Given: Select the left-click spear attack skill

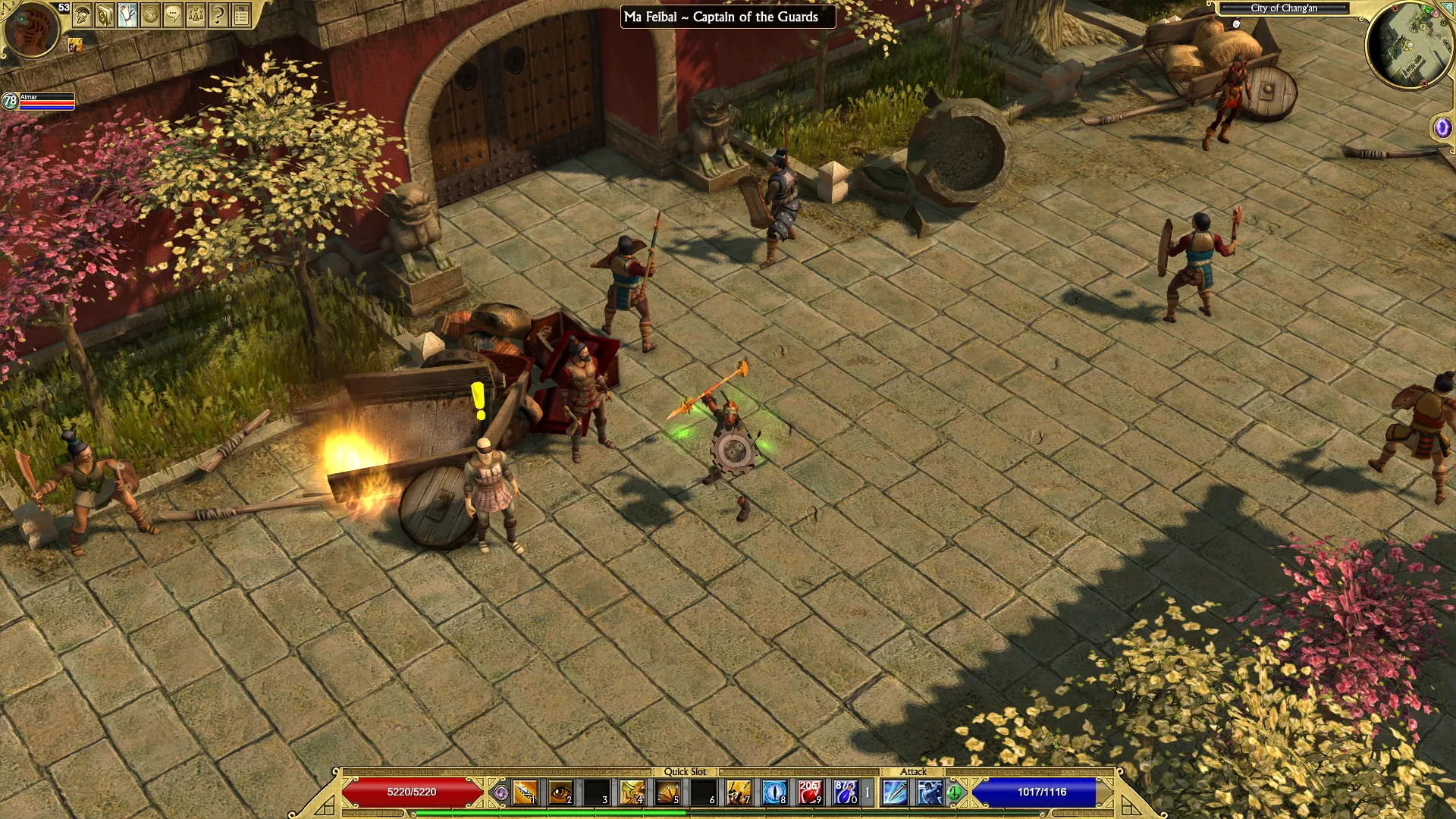Looking at the screenshot, I should [x=895, y=792].
